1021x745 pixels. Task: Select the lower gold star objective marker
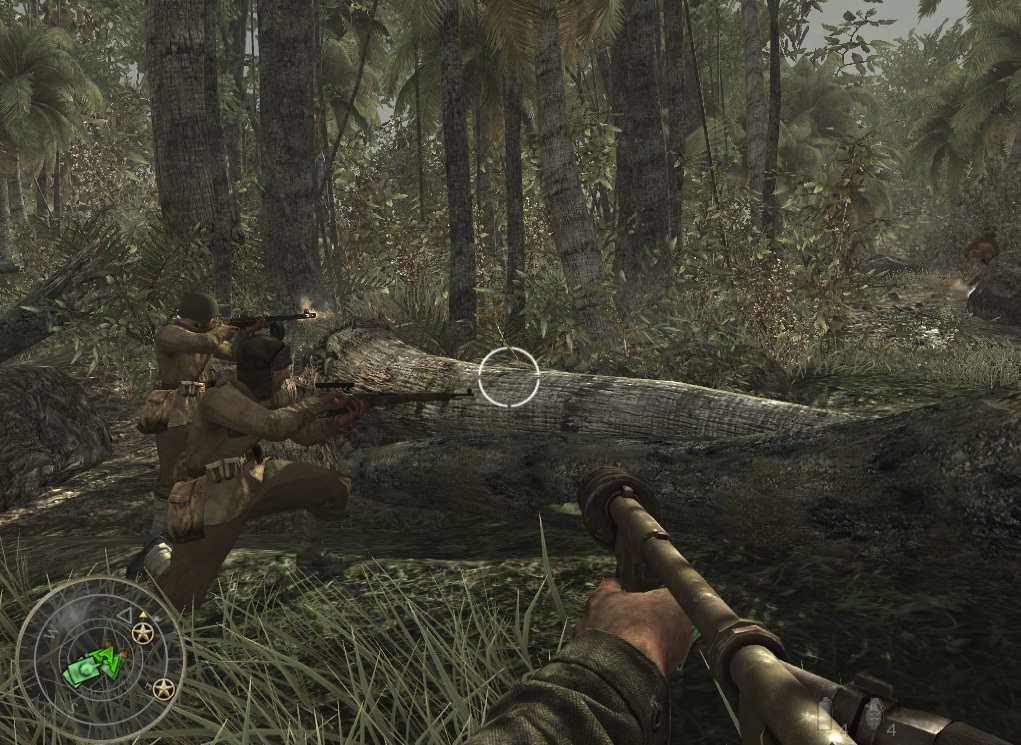pyautogui.click(x=163, y=689)
